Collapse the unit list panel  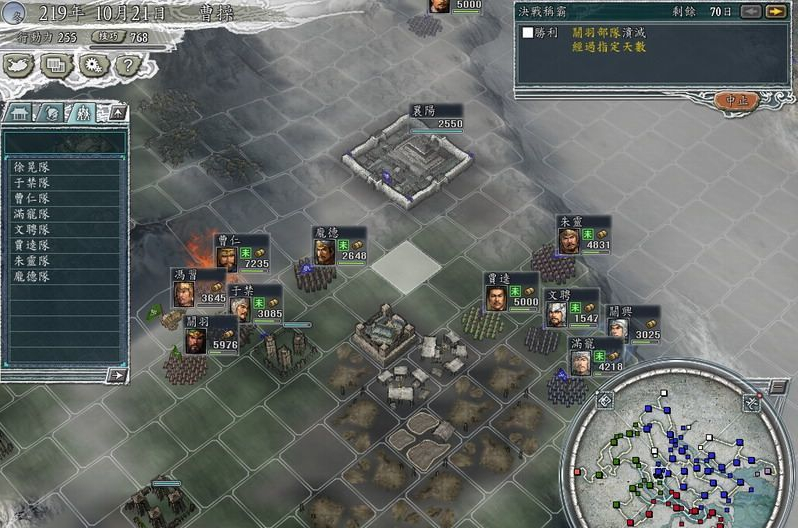click(x=118, y=112)
